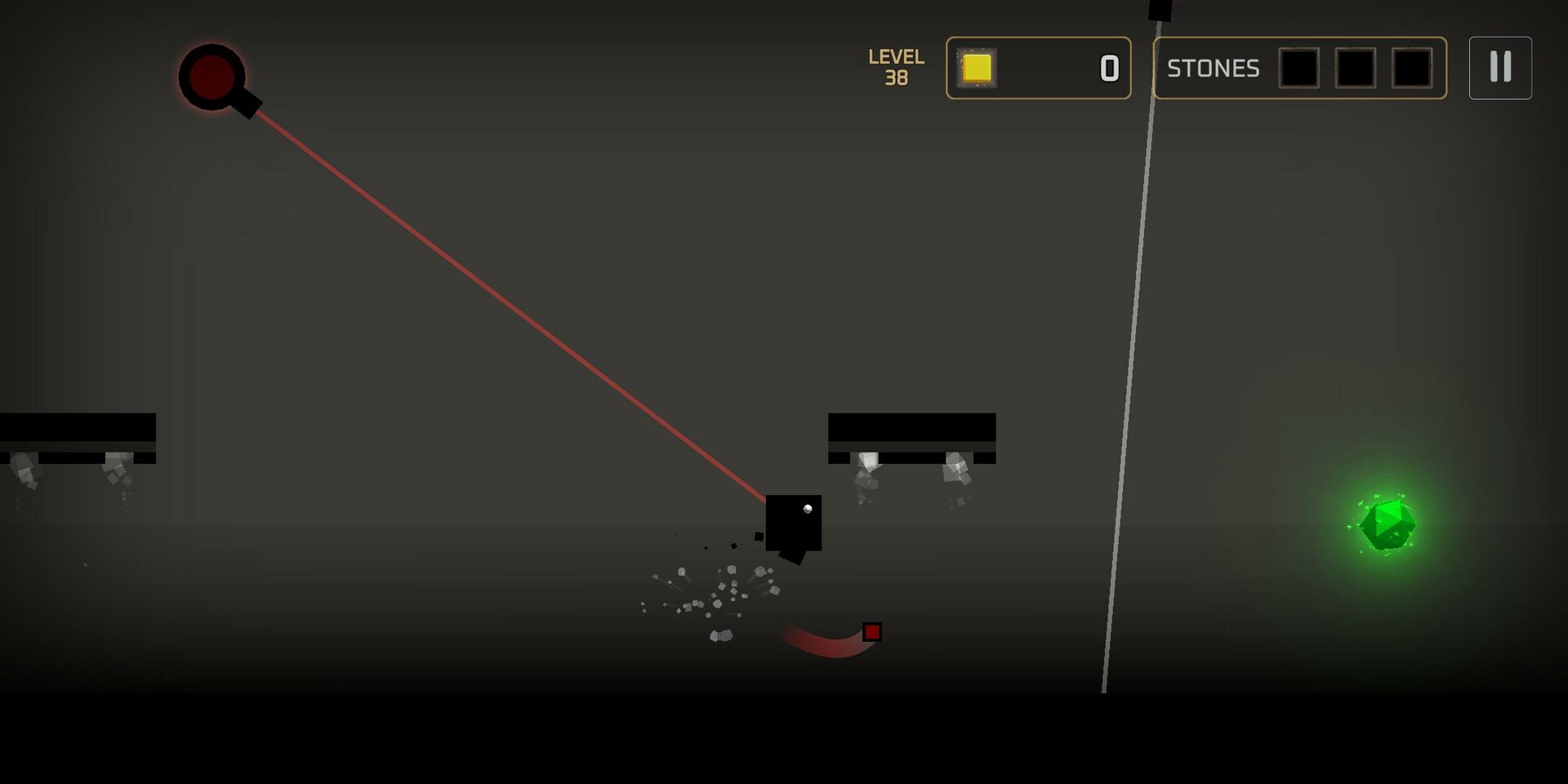Select the glowing yellow gem icon in HUD
The width and height of the screenshot is (1568, 784).
pos(977,69)
